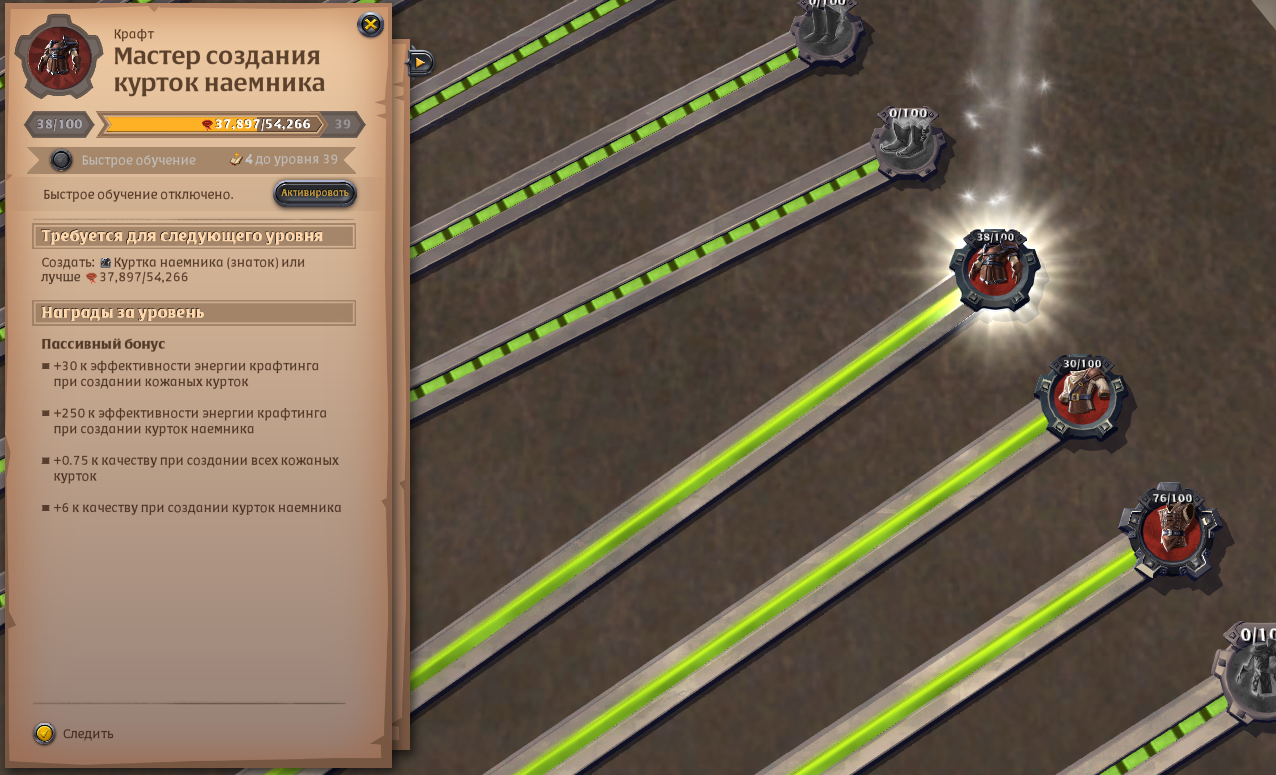Image resolution: width=1276 pixels, height=775 pixels.
Task: Open the 76/100 jacket mastery node
Action: click(x=1171, y=530)
